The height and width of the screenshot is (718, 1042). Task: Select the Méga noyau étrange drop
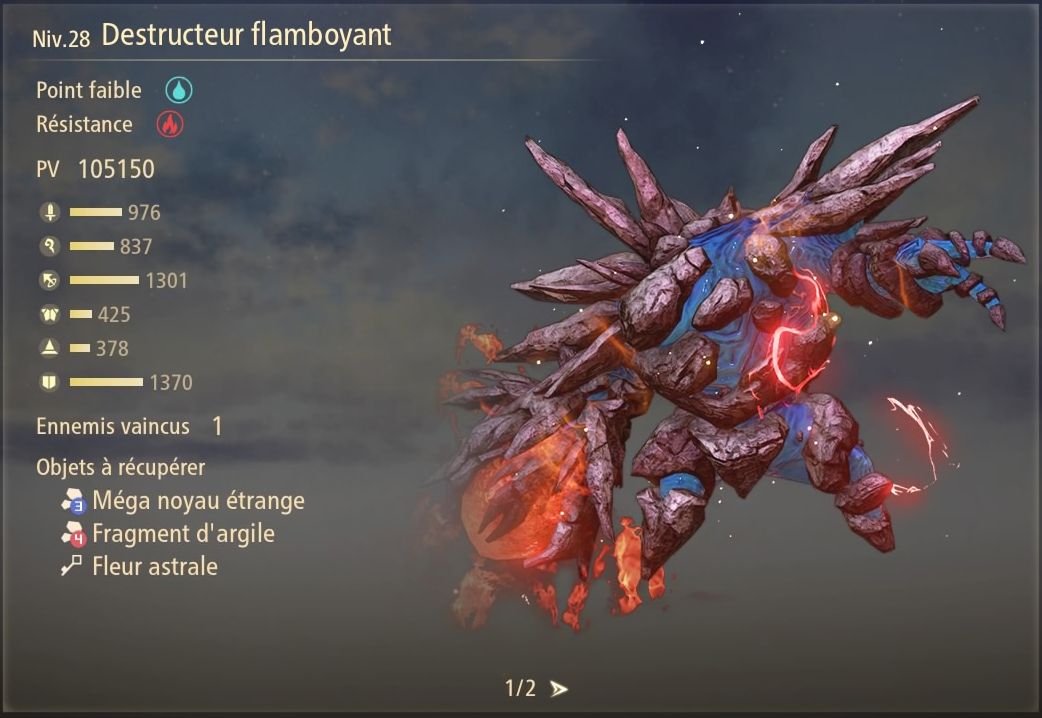pyautogui.click(x=197, y=500)
